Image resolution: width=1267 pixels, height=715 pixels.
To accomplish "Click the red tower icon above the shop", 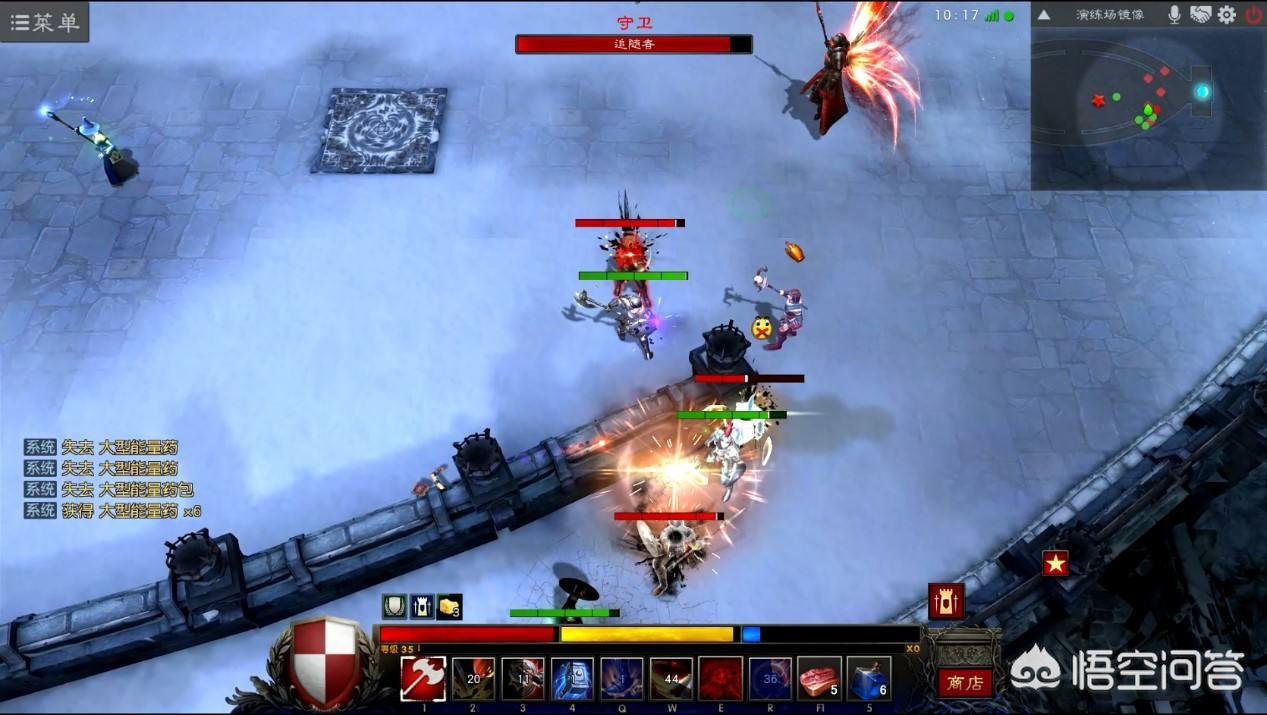I will click(946, 601).
